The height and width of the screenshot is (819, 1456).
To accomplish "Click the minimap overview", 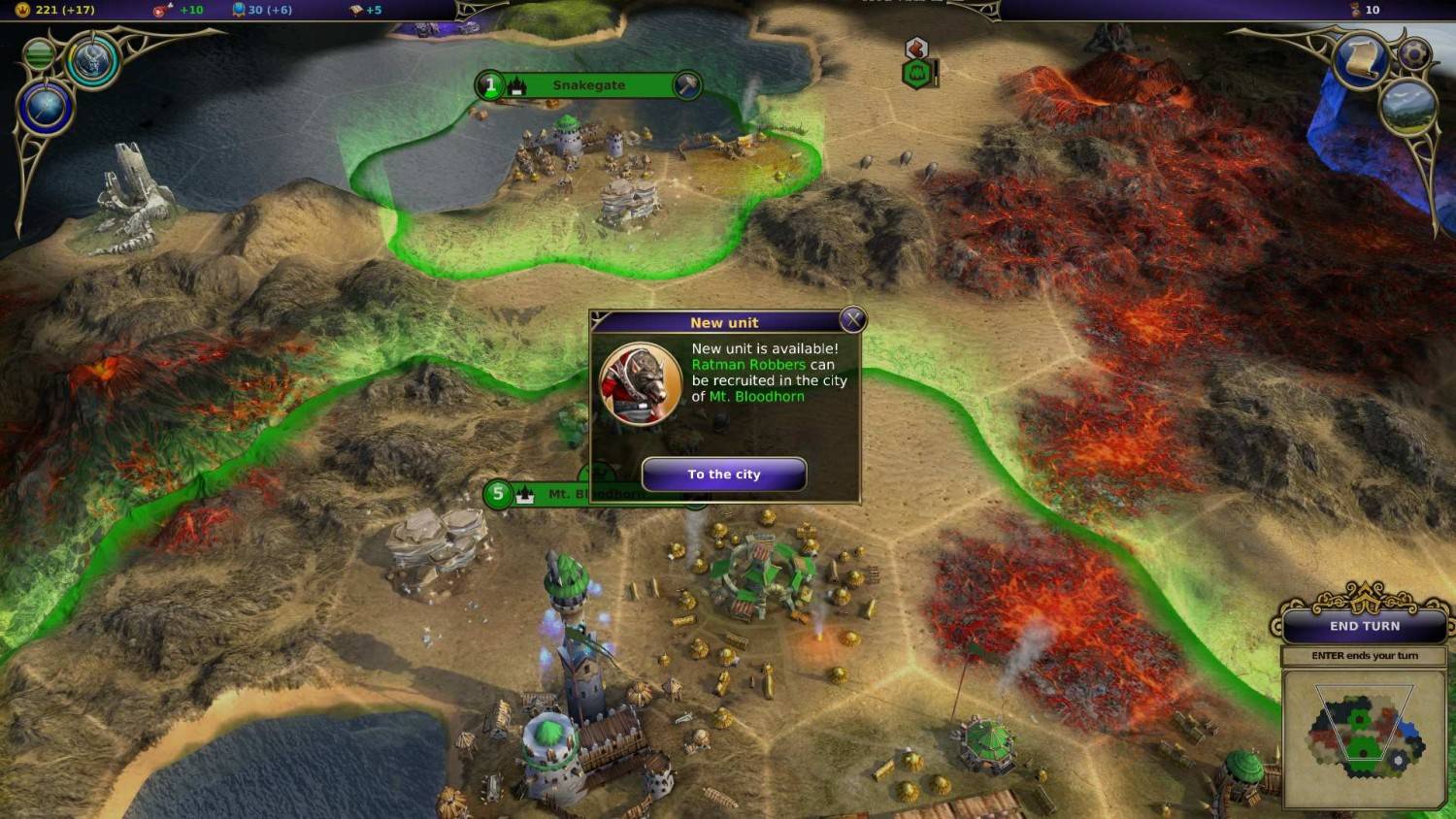I will (x=1363, y=739).
